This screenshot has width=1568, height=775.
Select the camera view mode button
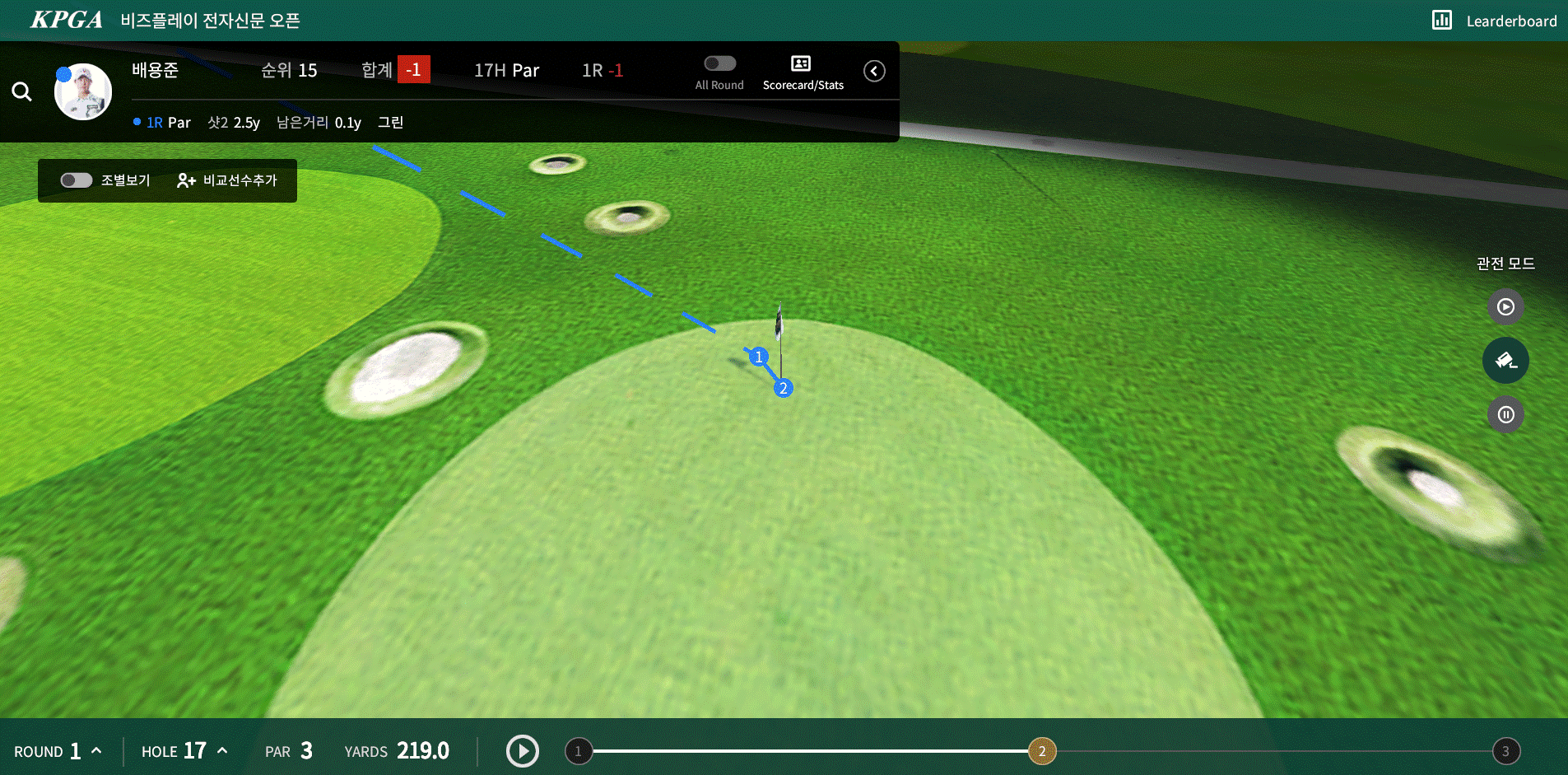(1505, 361)
